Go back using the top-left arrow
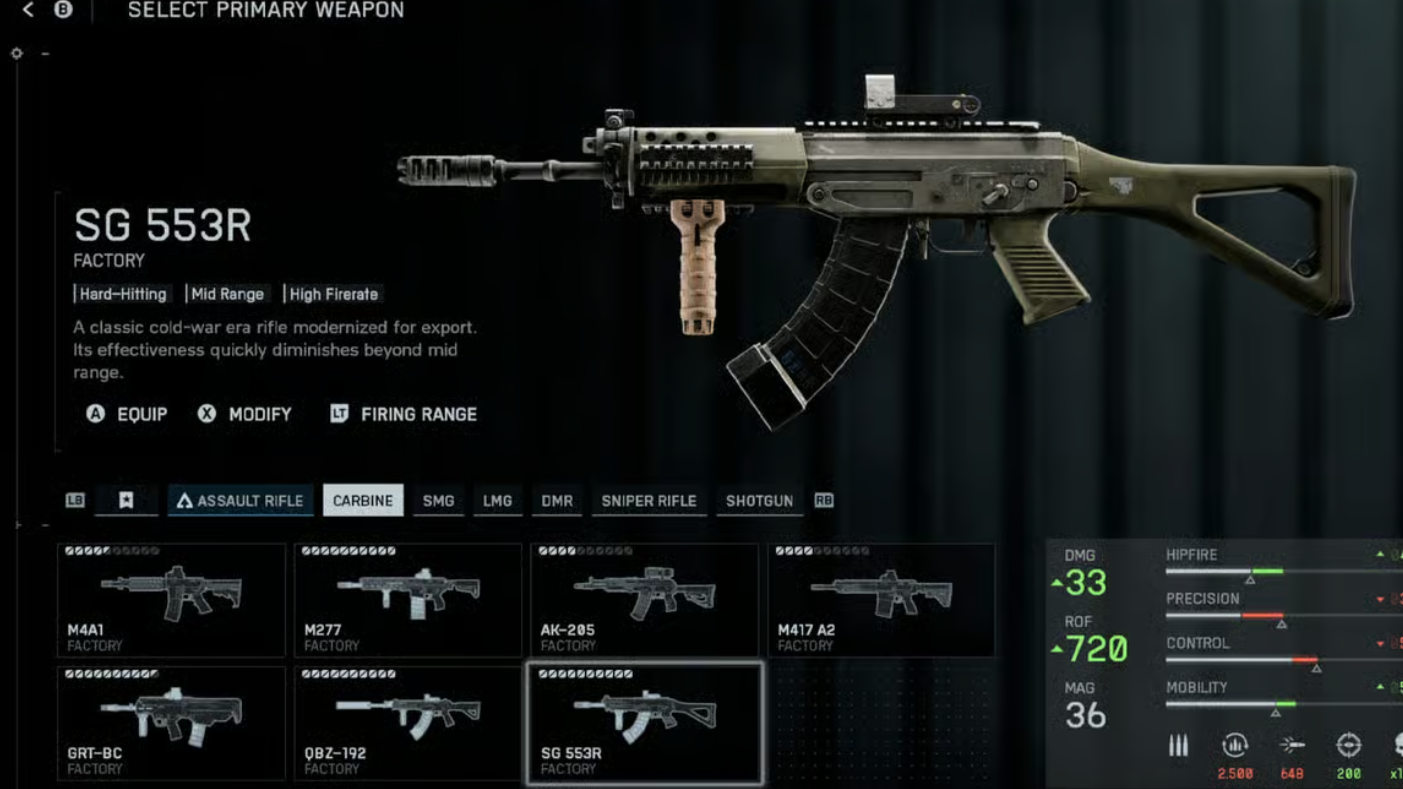 [x=28, y=10]
